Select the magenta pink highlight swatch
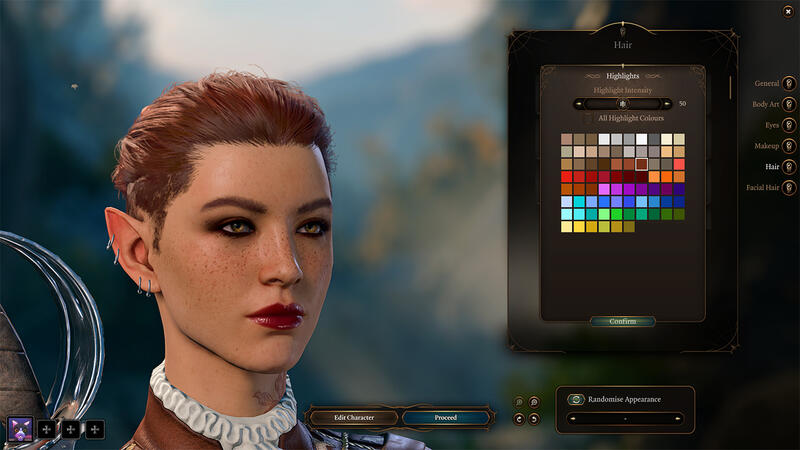The width and height of the screenshot is (800, 450). click(x=604, y=189)
